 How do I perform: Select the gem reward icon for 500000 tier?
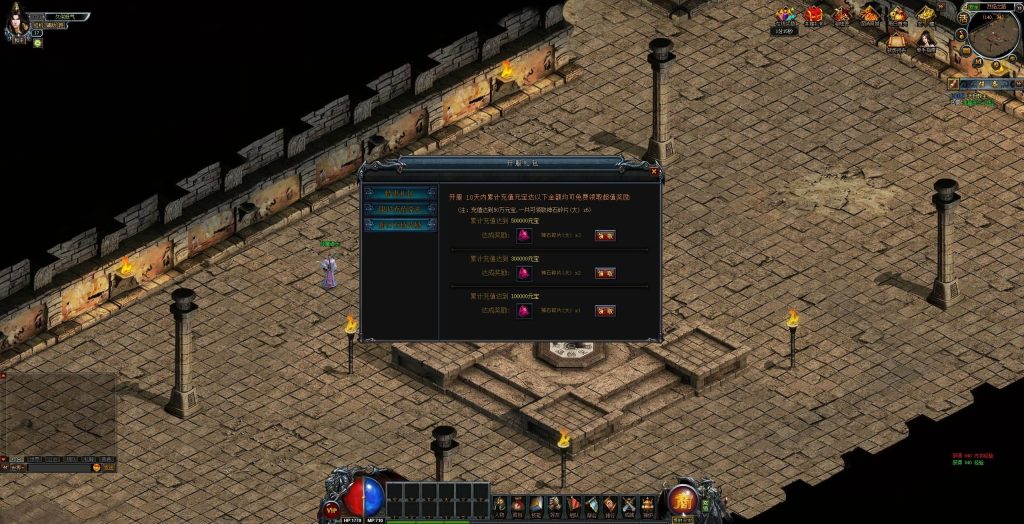(x=522, y=235)
